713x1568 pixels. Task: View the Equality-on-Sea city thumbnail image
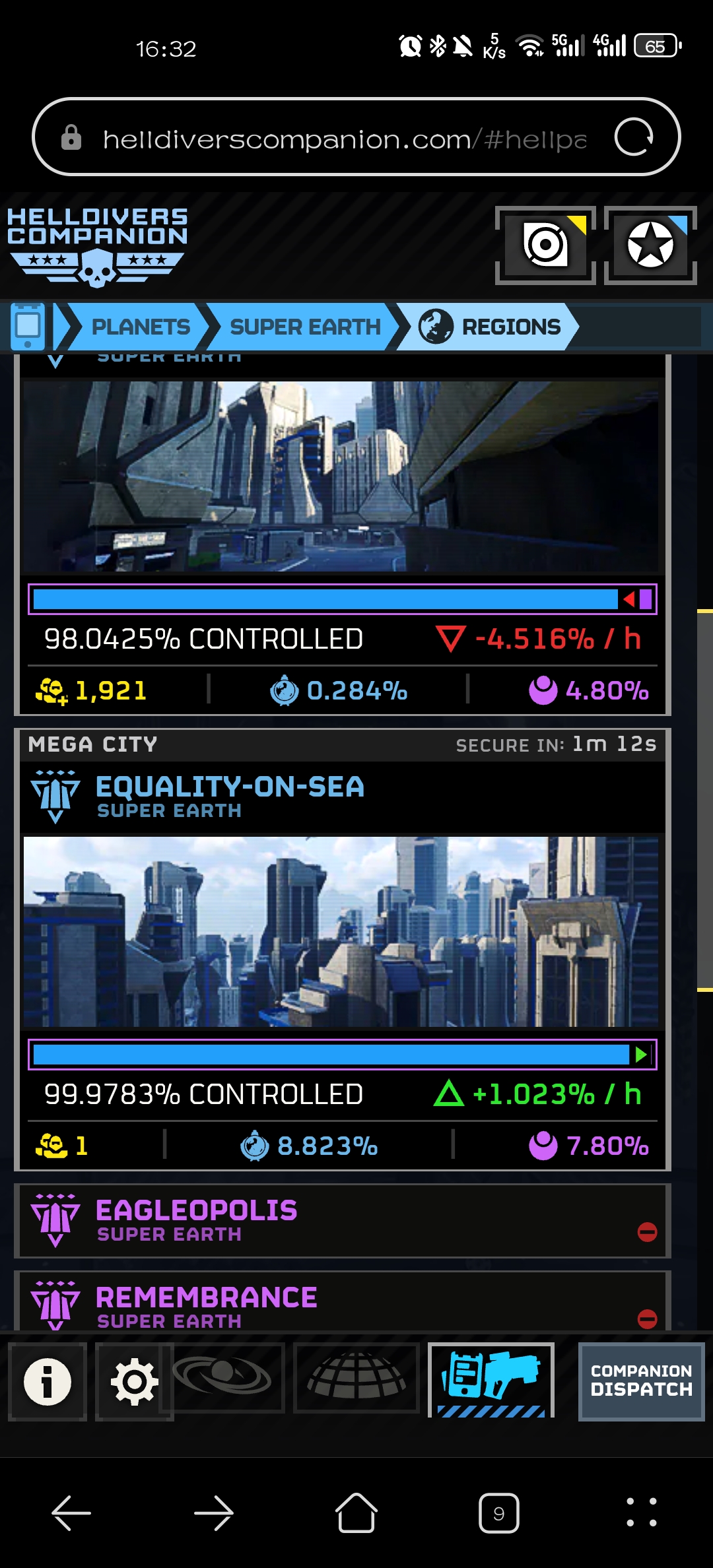pyautogui.click(x=341, y=931)
